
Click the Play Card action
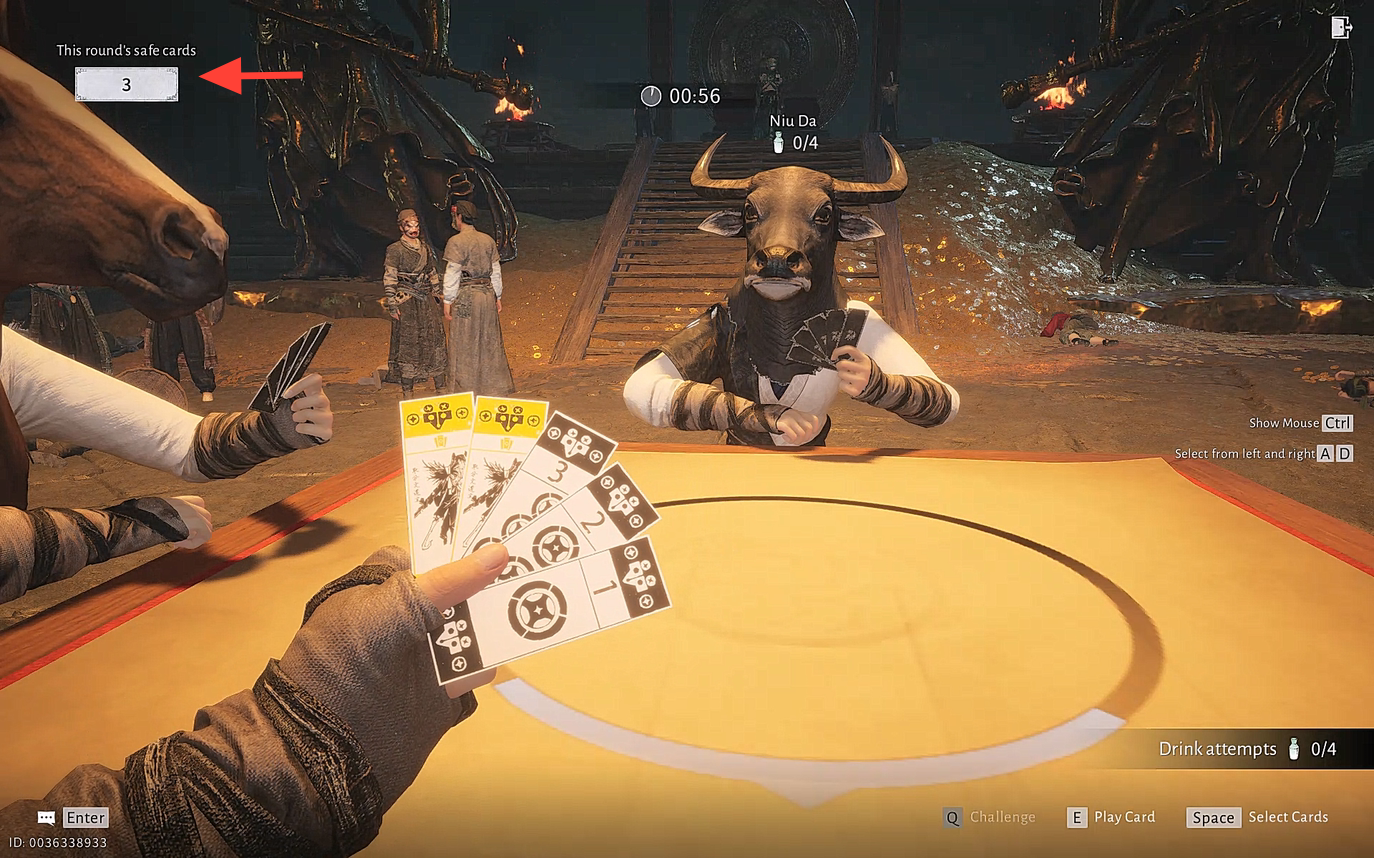pyautogui.click(x=1111, y=817)
